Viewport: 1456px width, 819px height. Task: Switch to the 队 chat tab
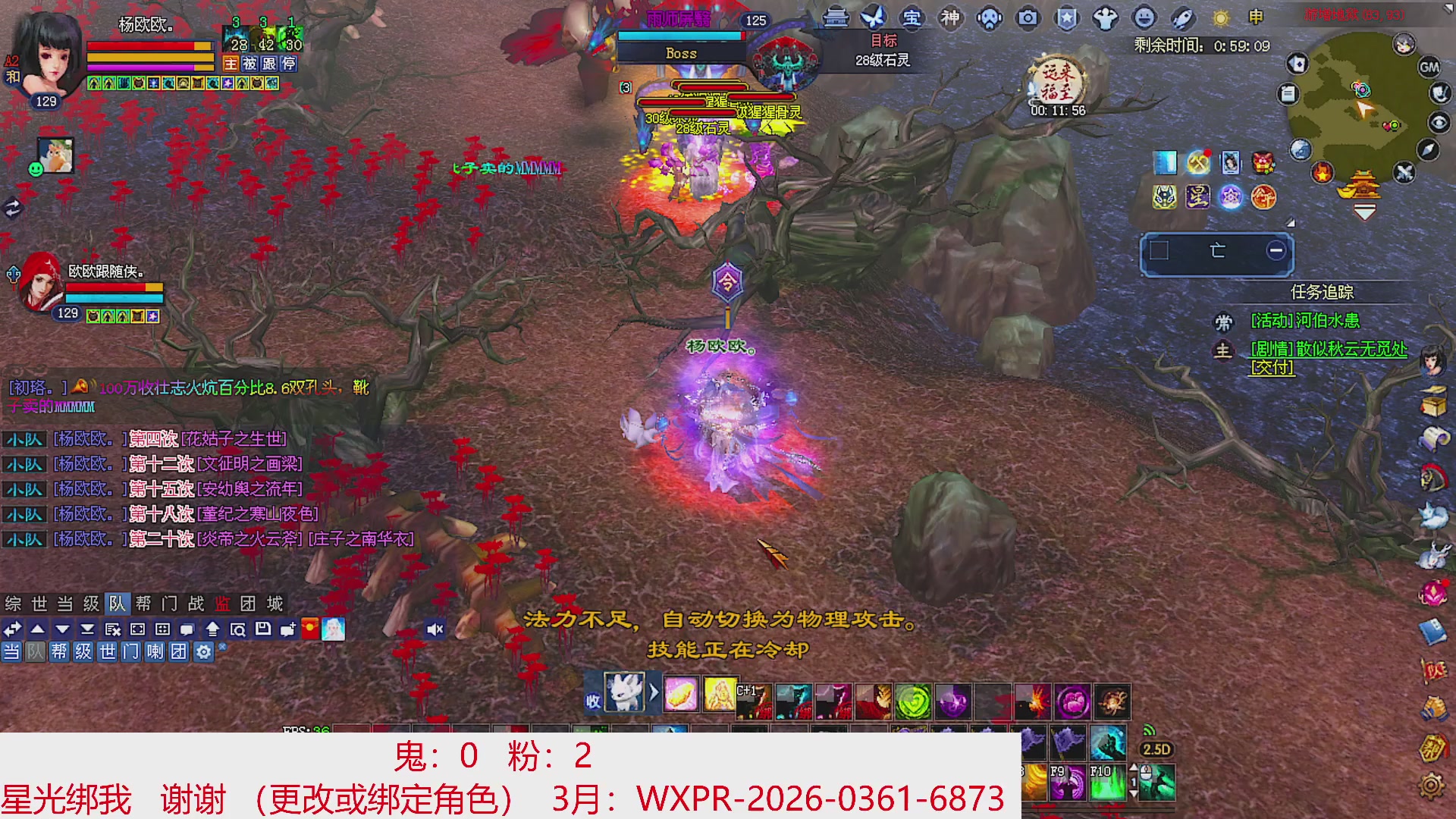pyautogui.click(x=118, y=604)
